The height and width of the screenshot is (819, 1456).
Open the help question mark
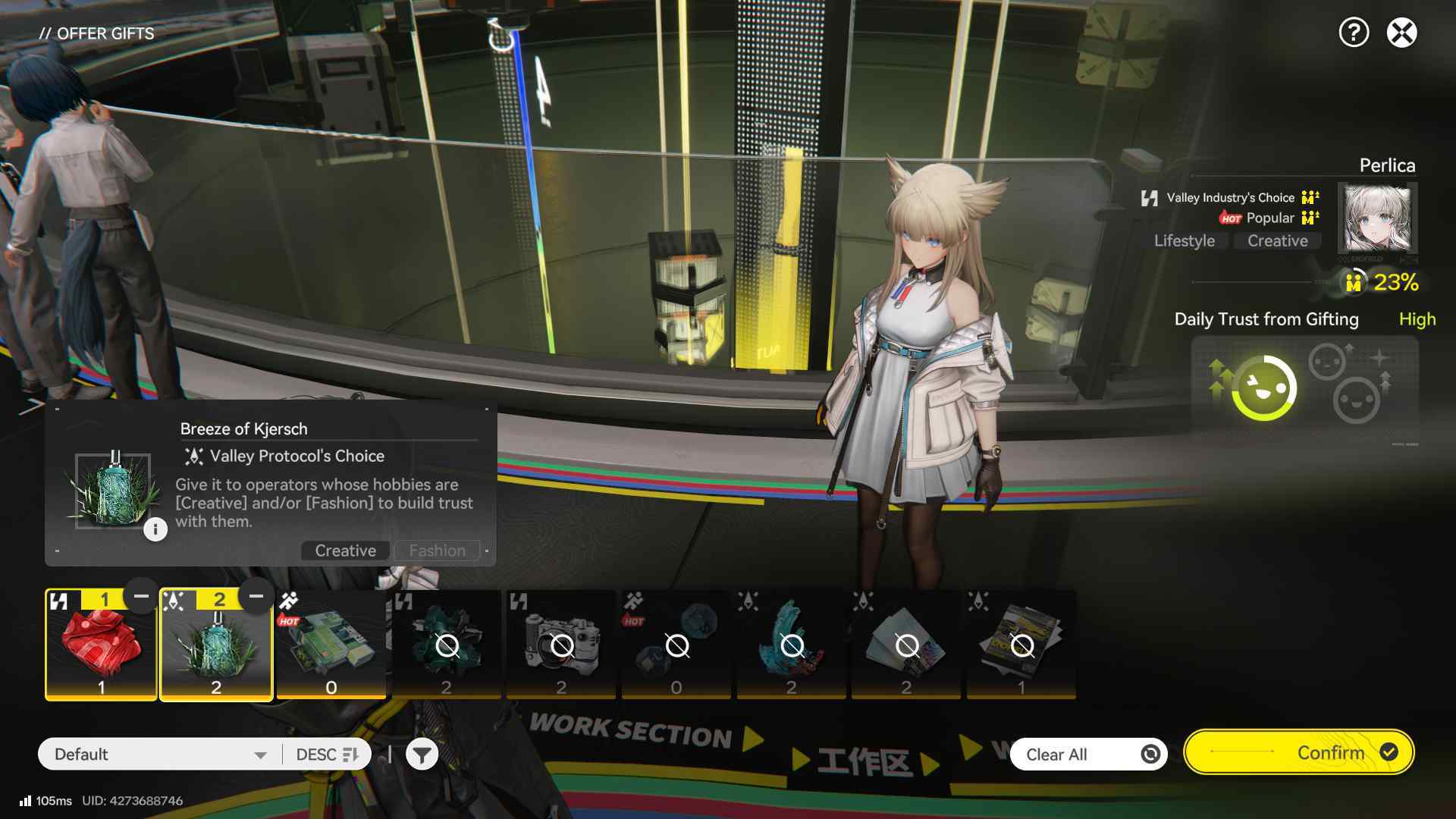click(1354, 33)
